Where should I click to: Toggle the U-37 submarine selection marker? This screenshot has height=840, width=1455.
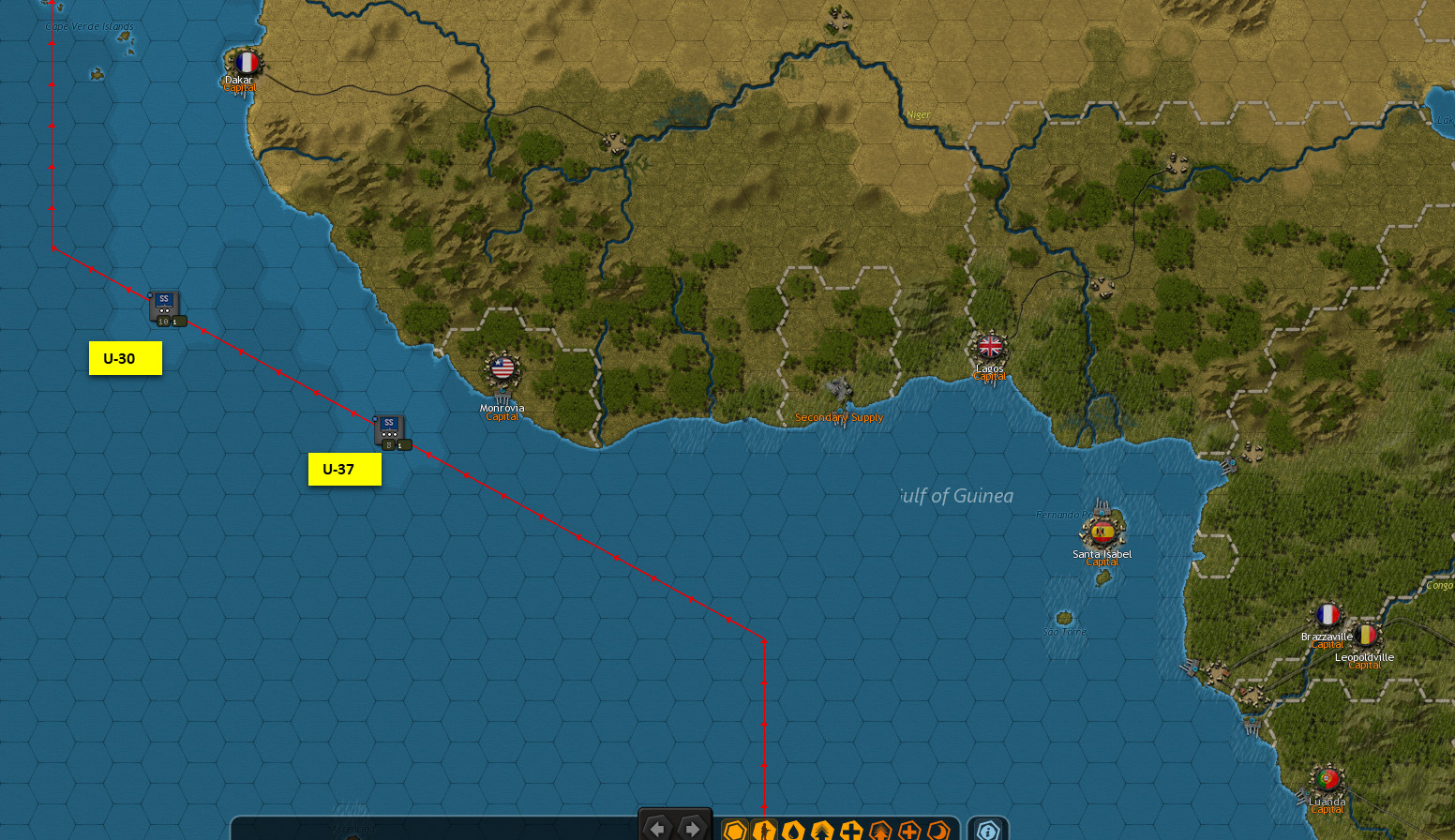tap(344, 469)
